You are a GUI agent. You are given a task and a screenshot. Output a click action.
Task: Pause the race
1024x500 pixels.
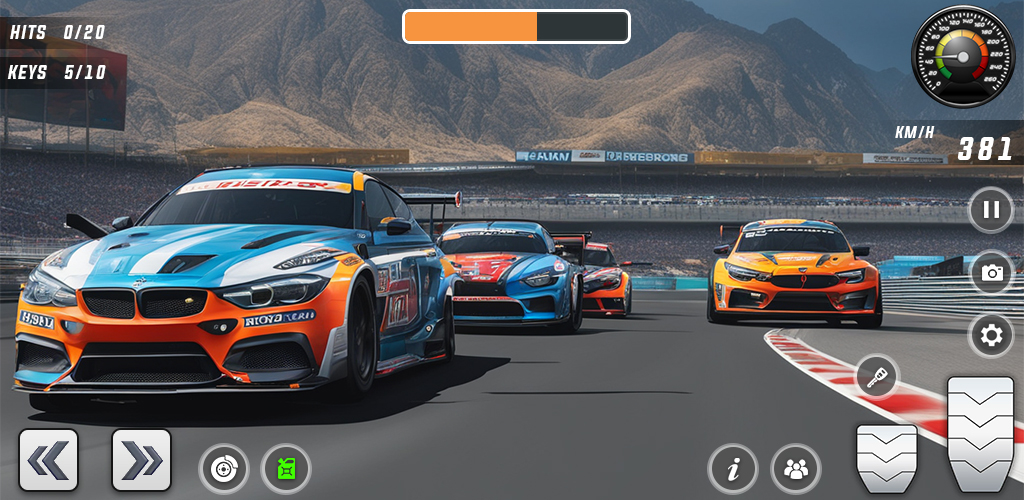[991, 210]
